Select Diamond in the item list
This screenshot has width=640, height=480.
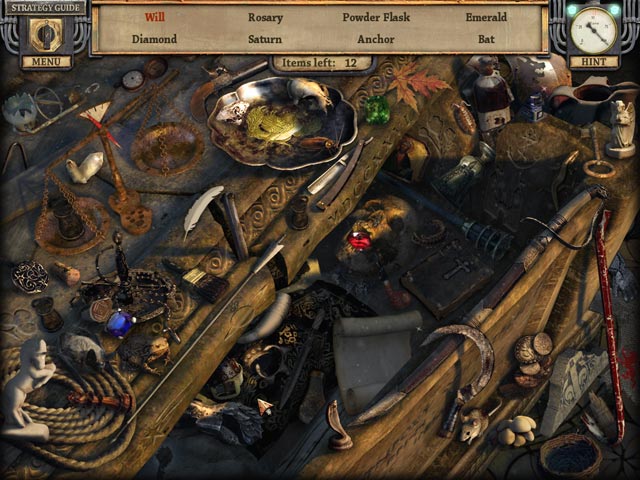point(154,39)
